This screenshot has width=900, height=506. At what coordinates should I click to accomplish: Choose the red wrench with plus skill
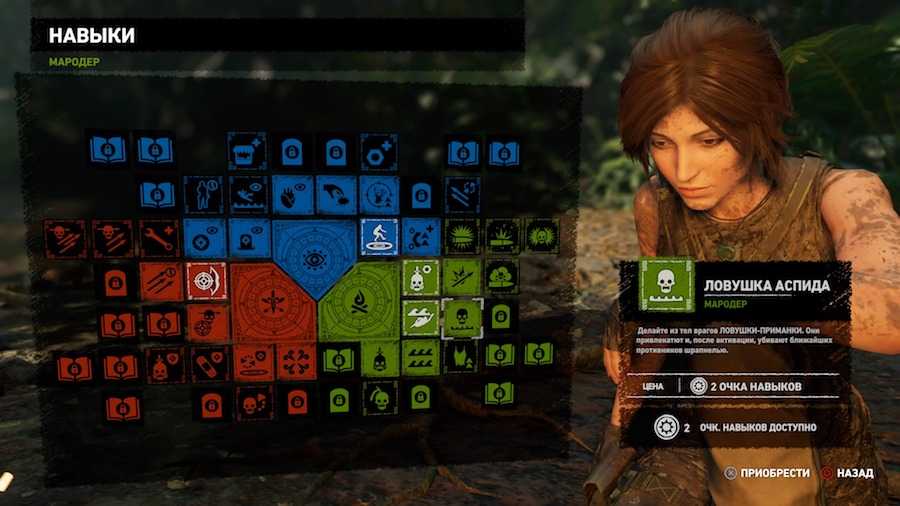pos(160,237)
